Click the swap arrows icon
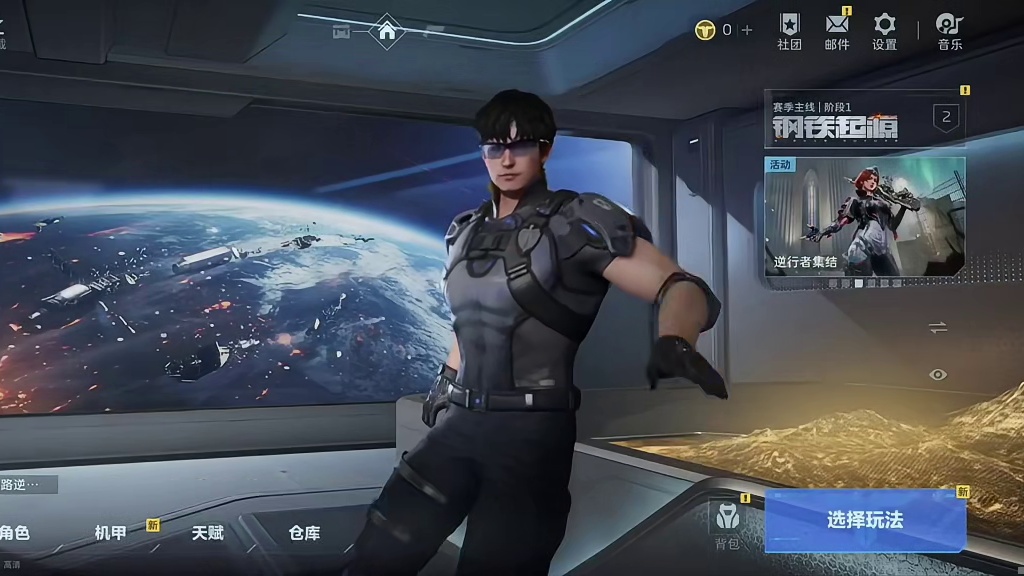 pyautogui.click(x=937, y=327)
